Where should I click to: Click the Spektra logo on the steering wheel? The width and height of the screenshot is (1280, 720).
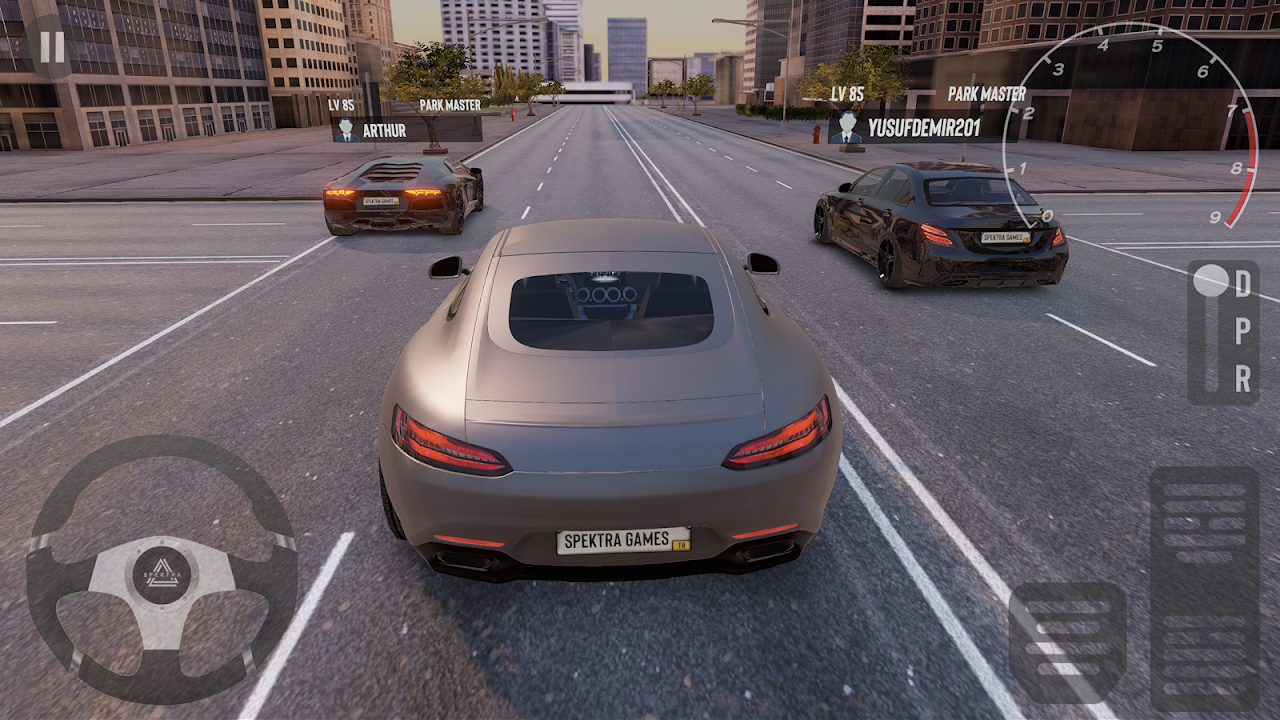click(160, 572)
